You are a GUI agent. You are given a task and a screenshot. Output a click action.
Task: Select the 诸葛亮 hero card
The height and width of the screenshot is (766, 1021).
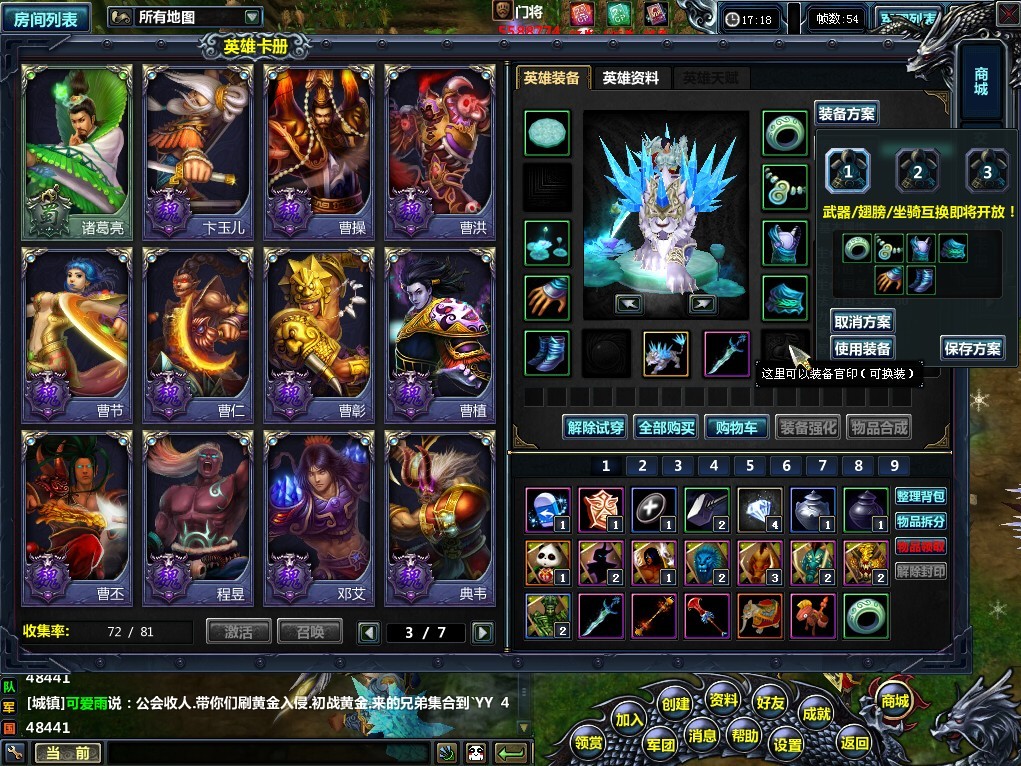(76, 153)
